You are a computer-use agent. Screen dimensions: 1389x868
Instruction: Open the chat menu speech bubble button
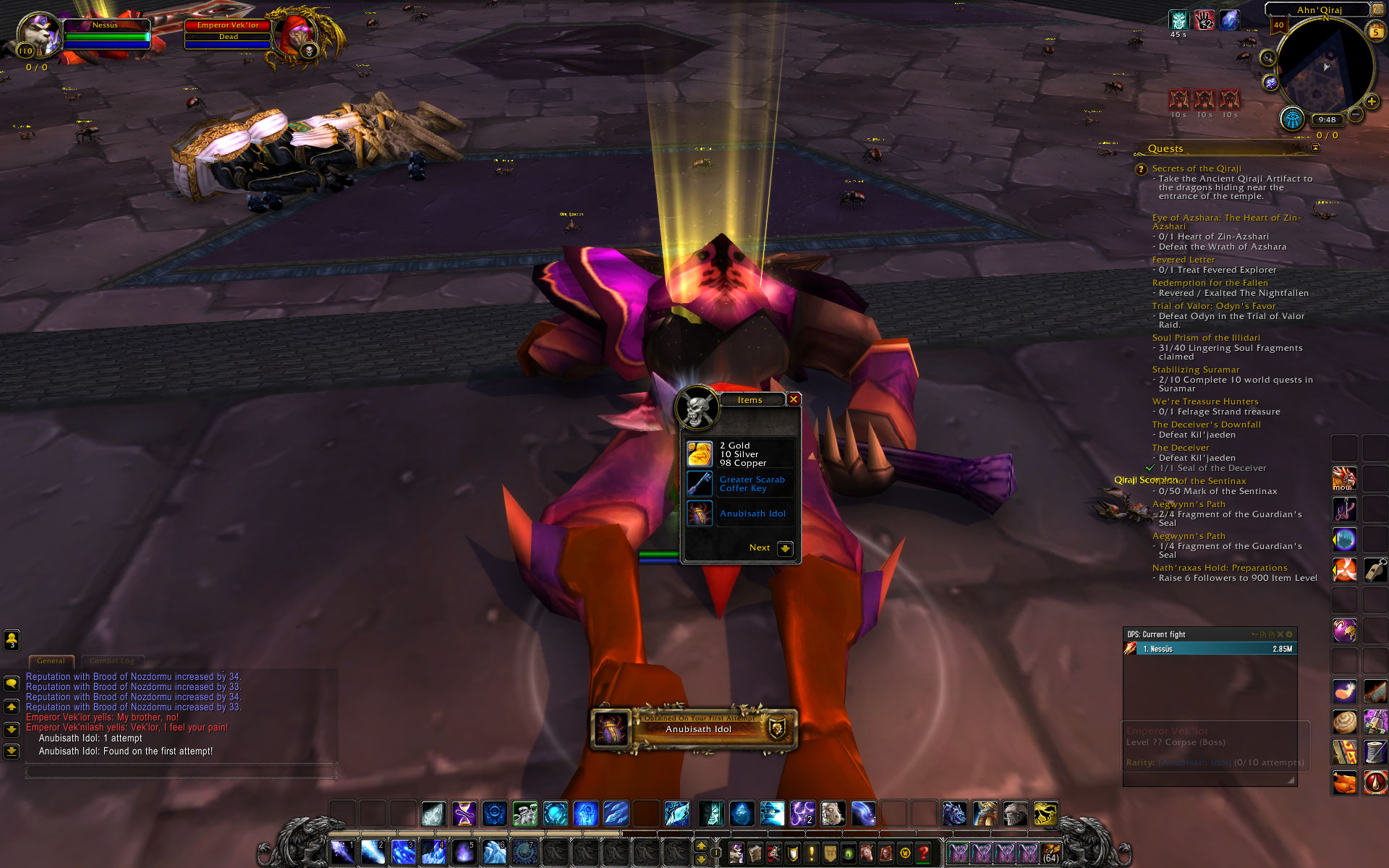[12, 683]
